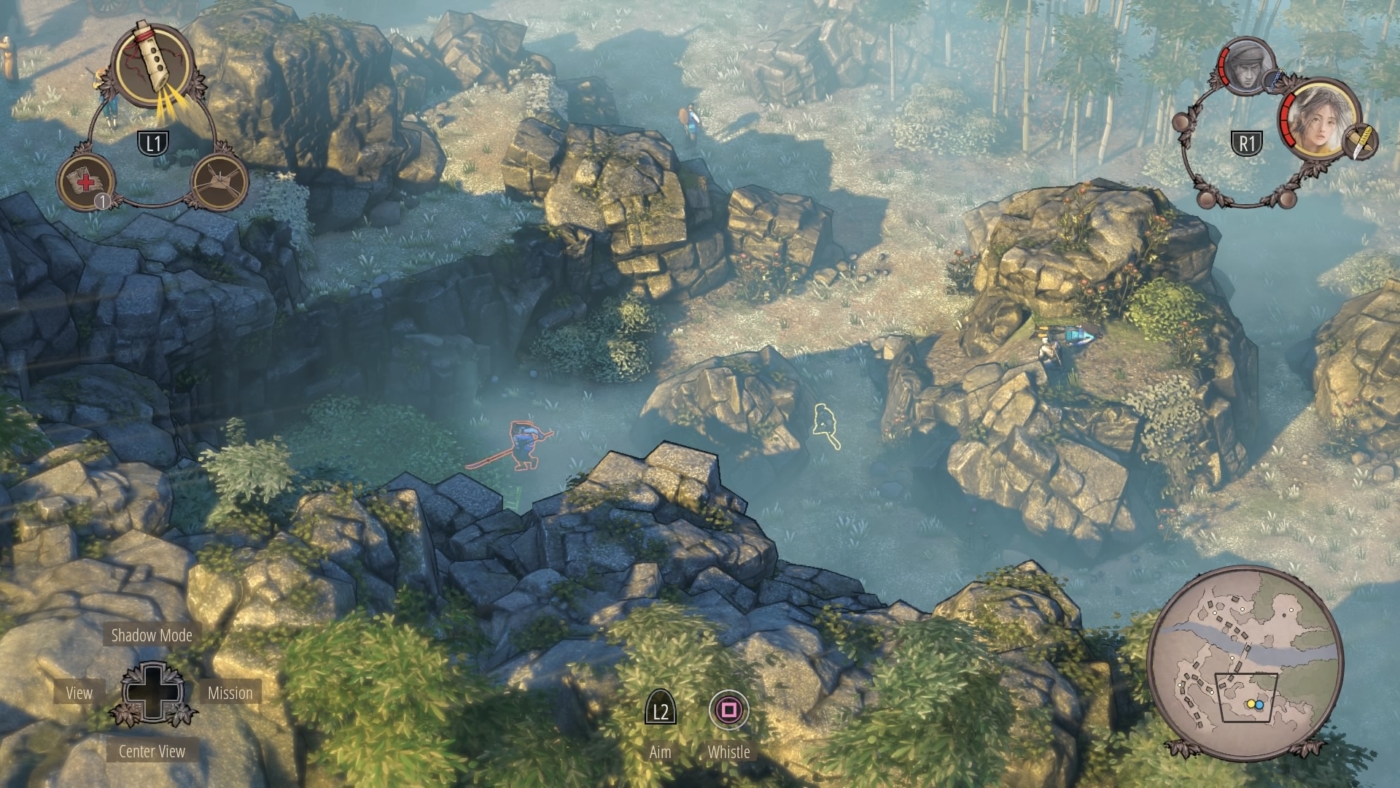Click the red health arc on Yuki's portrait
This screenshot has width=1400, height=788.
click(1287, 119)
